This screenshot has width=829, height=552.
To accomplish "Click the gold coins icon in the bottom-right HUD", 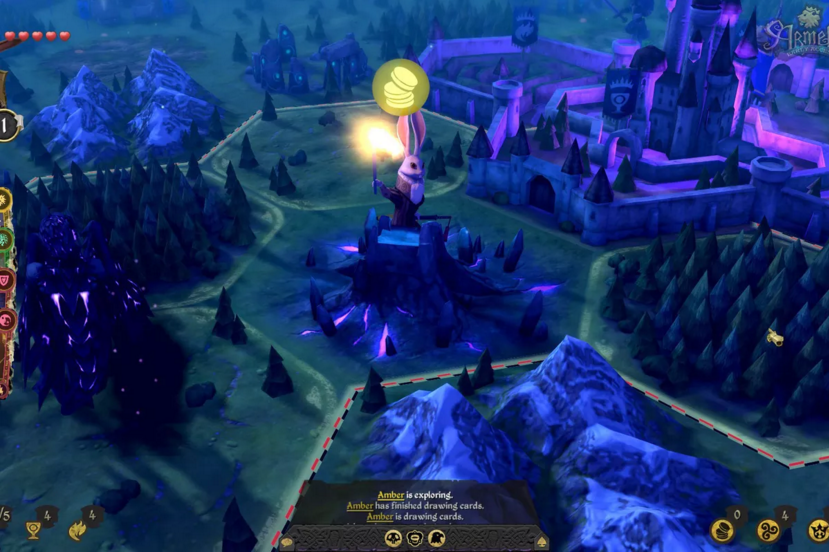I will coord(721,530).
